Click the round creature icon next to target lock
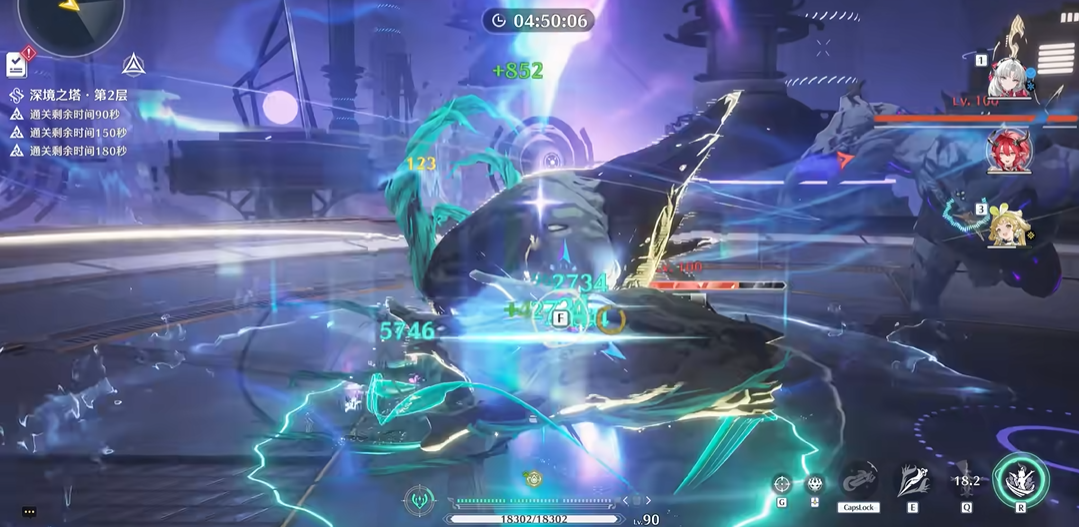The width and height of the screenshot is (1079, 527). click(815, 484)
